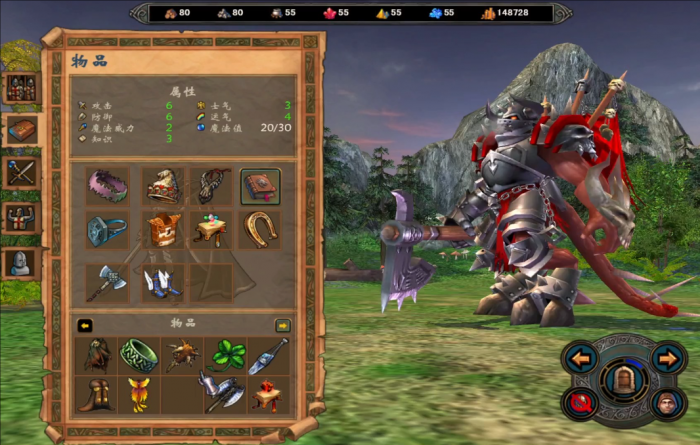Show next backpack page with right arrow

283,324
